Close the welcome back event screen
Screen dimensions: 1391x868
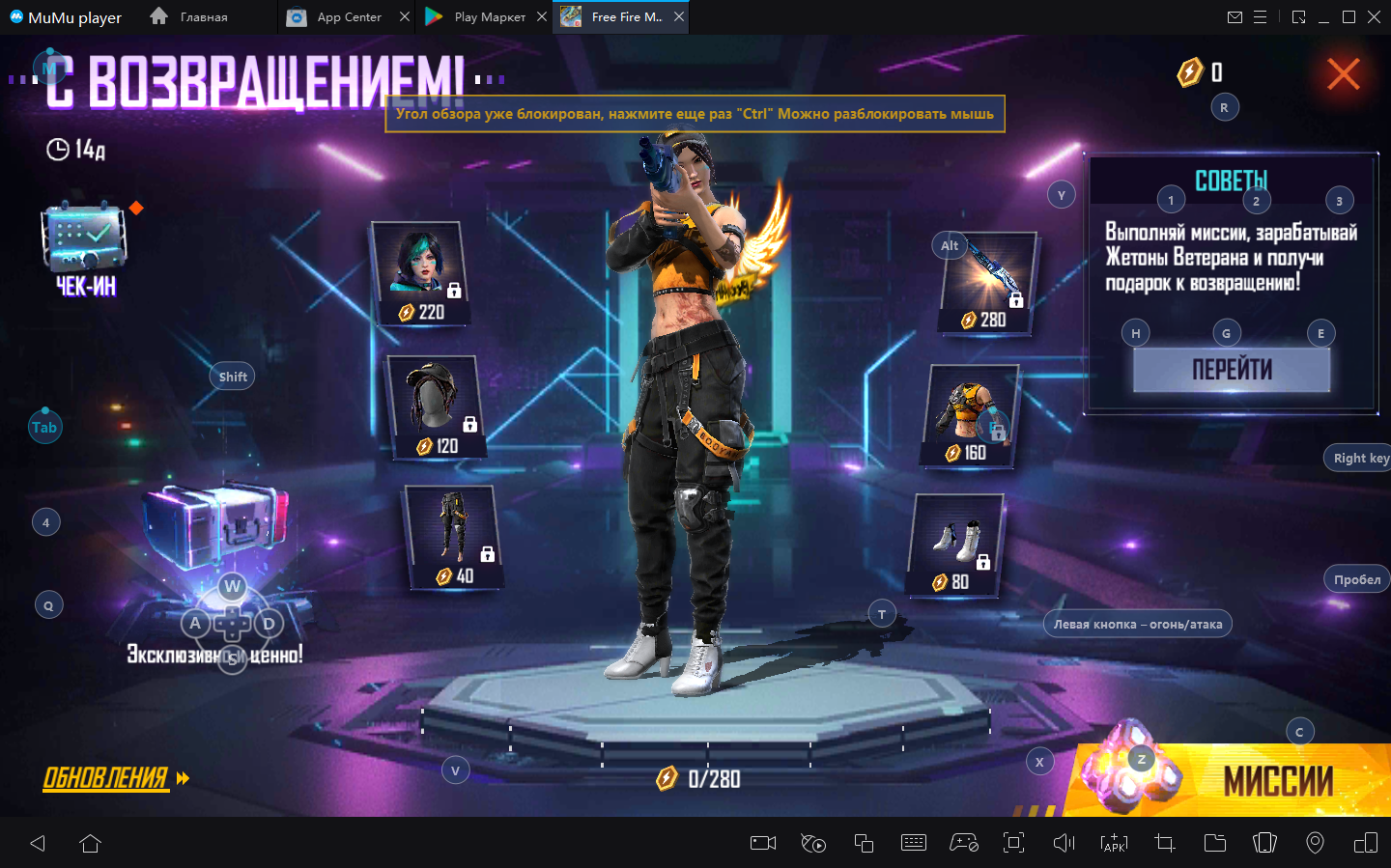pyautogui.click(x=1343, y=74)
